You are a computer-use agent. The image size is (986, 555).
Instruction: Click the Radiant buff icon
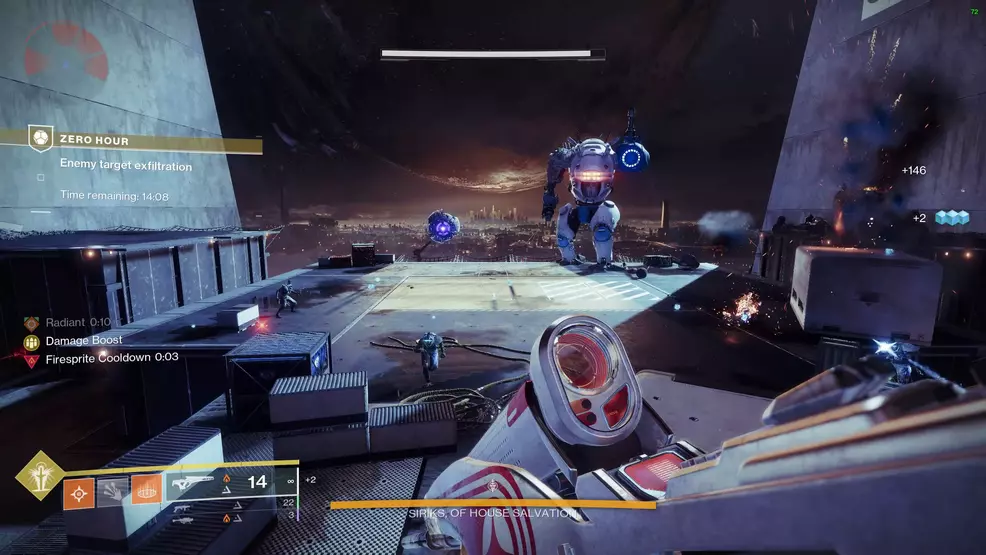click(x=32, y=323)
